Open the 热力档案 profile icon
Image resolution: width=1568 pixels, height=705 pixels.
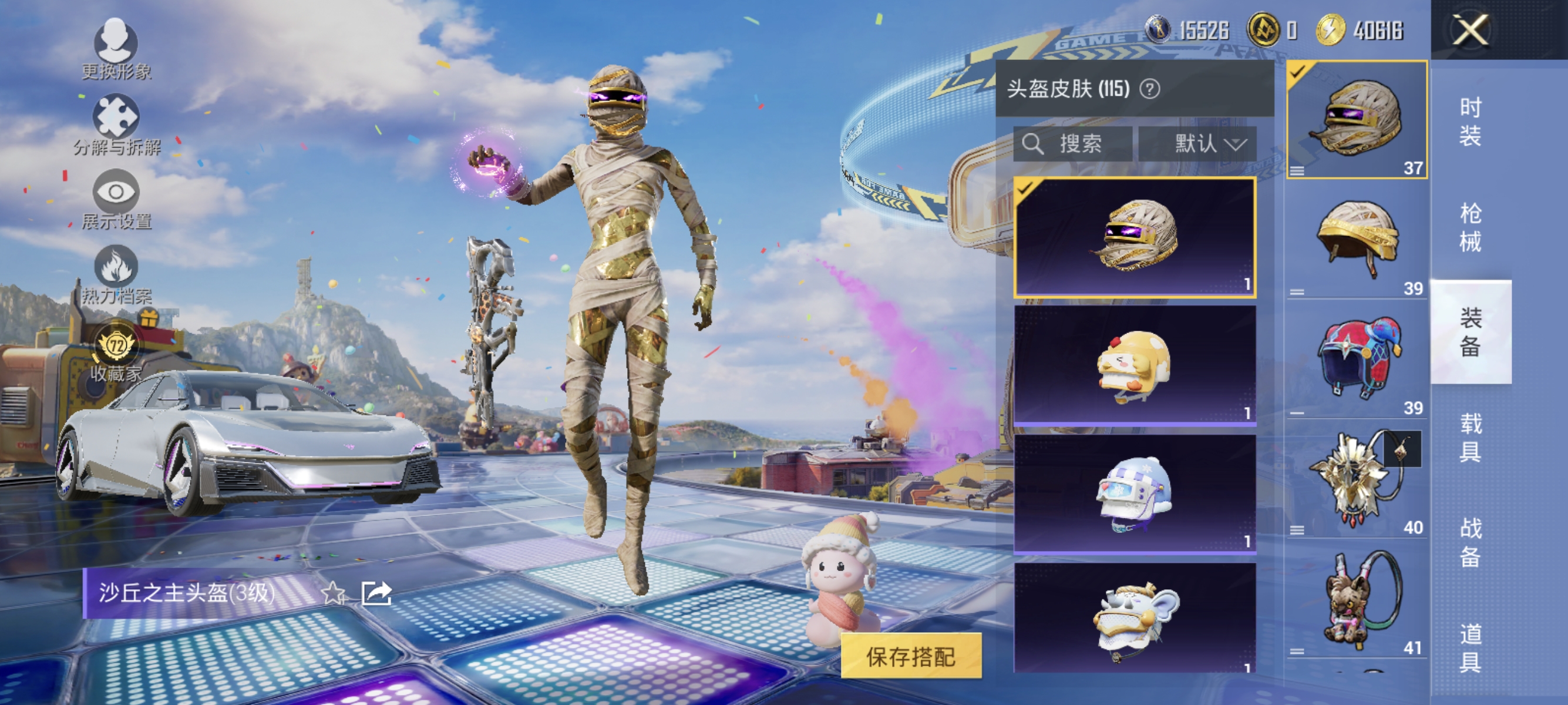point(116,274)
